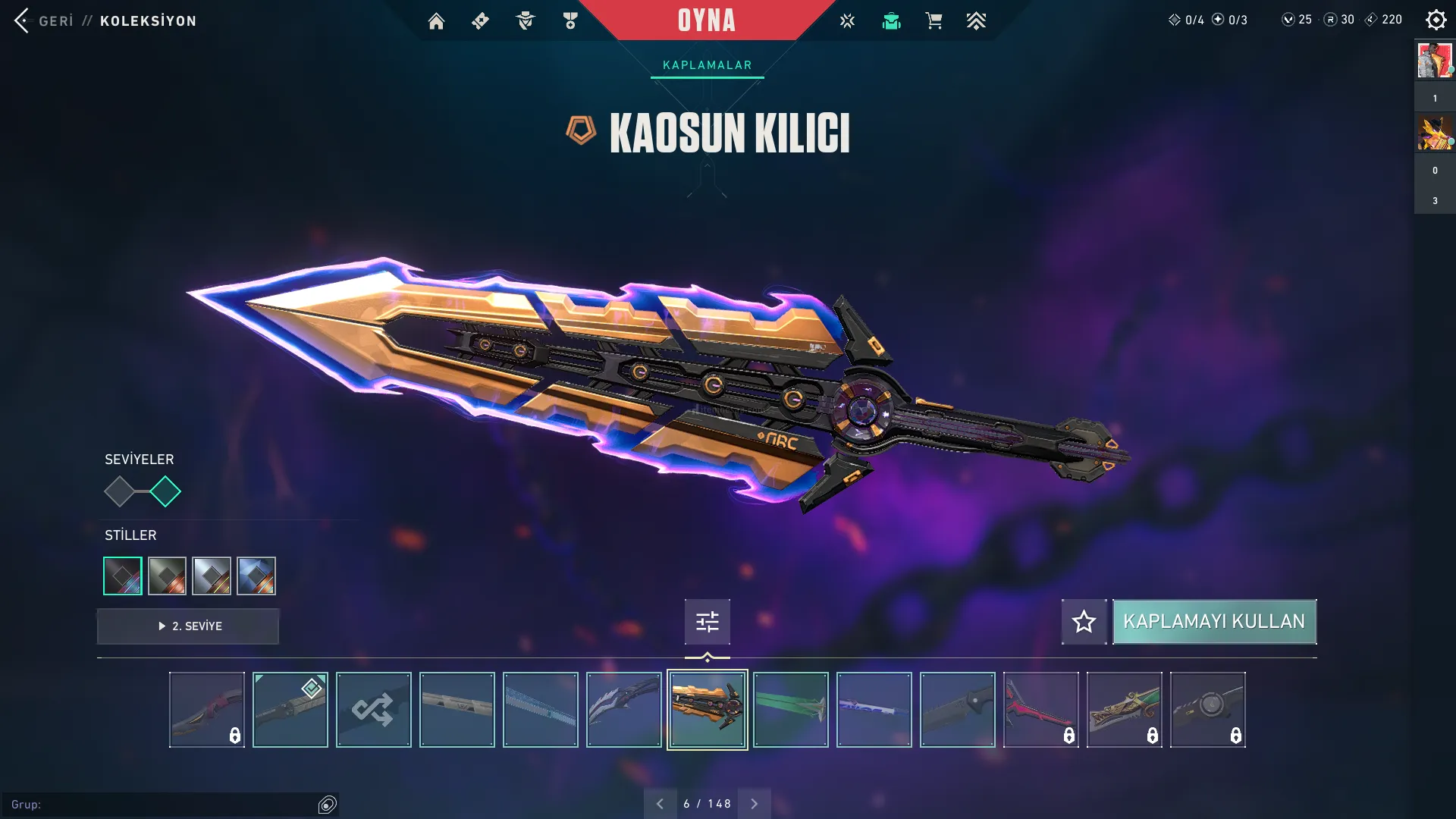Open the filter sliders button
The height and width of the screenshot is (819, 1456).
pyautogui.click(x=707, y=622)
